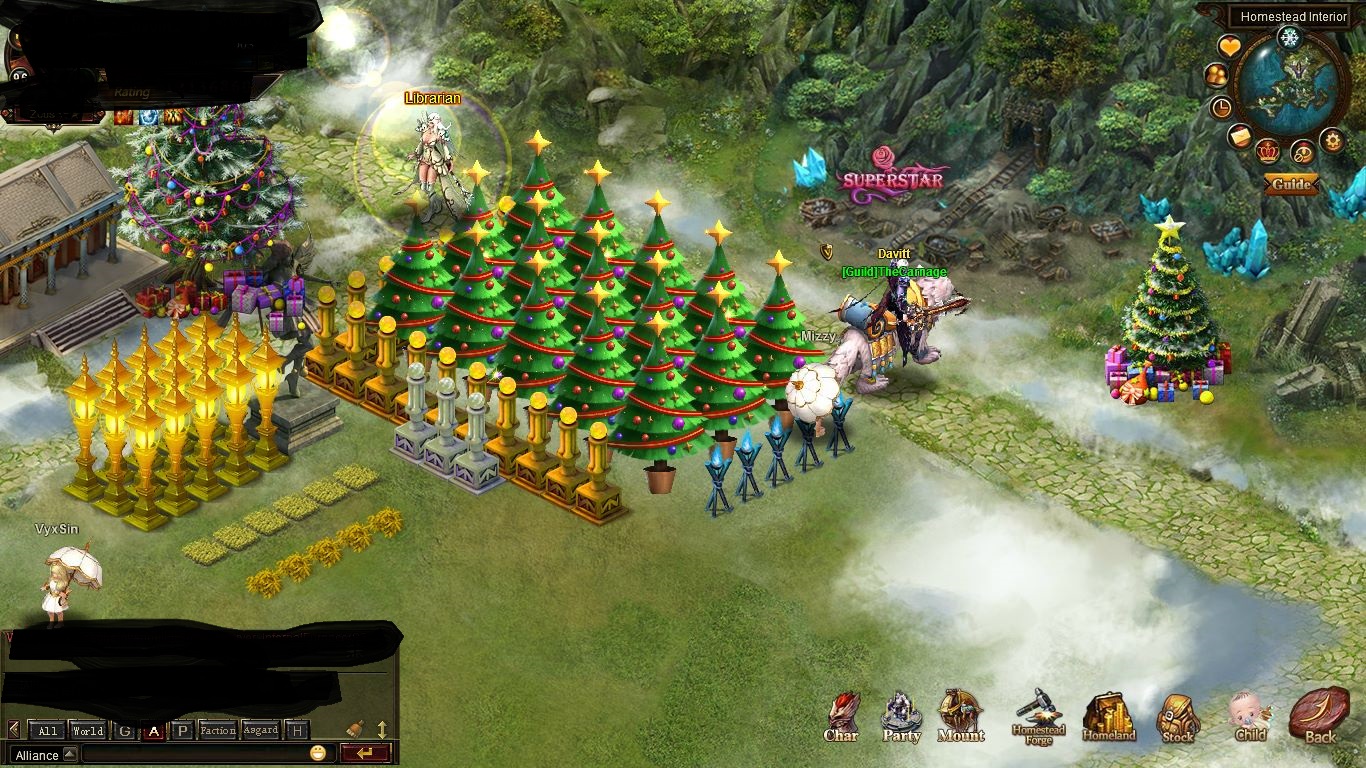The image size is (1366, 768).
Task: Open the envelope mail icon
Action: [1240, 136]
